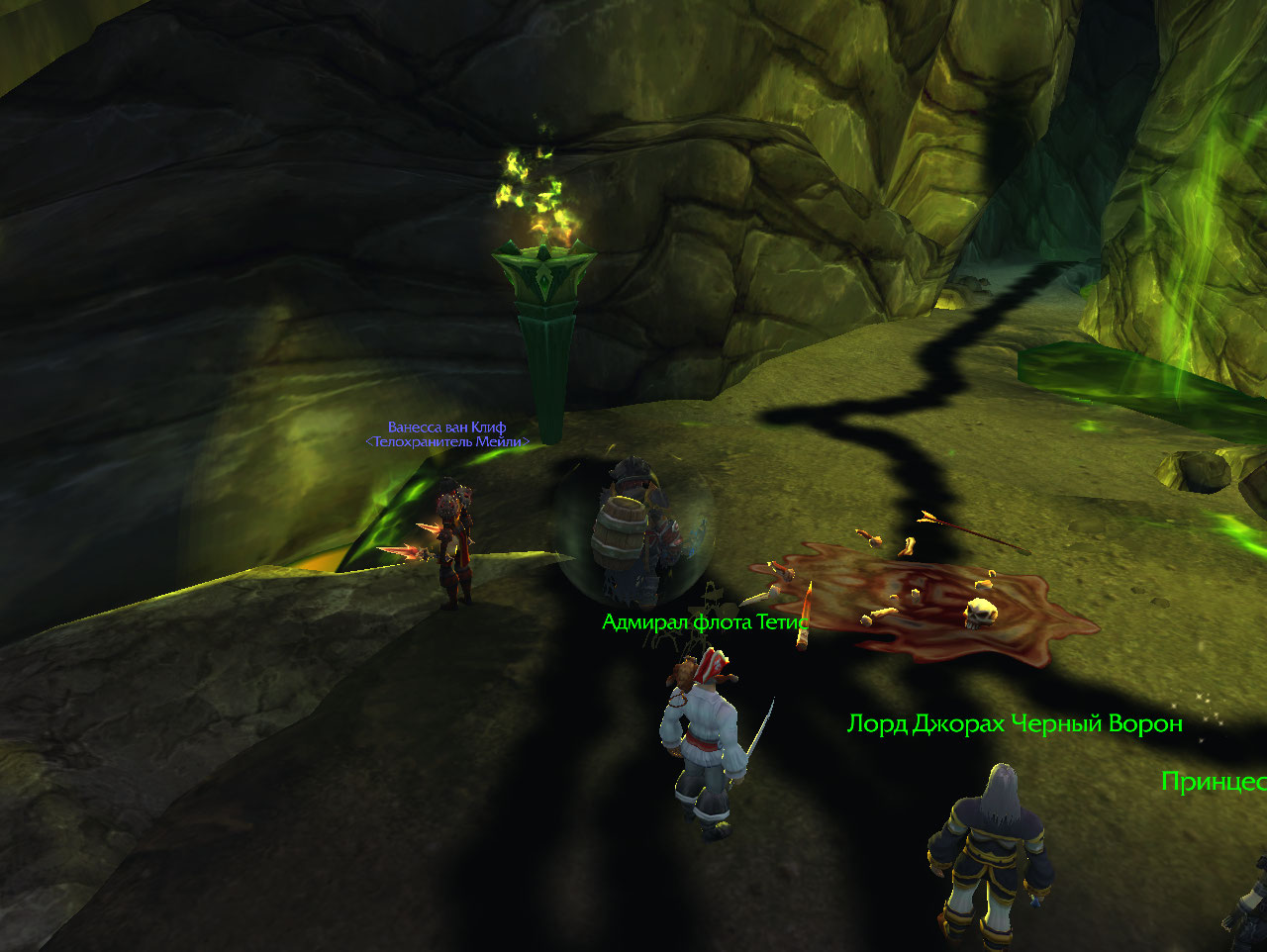
Task: Target the Адмирал флота Тетис name label
Action: coord(705,622)
